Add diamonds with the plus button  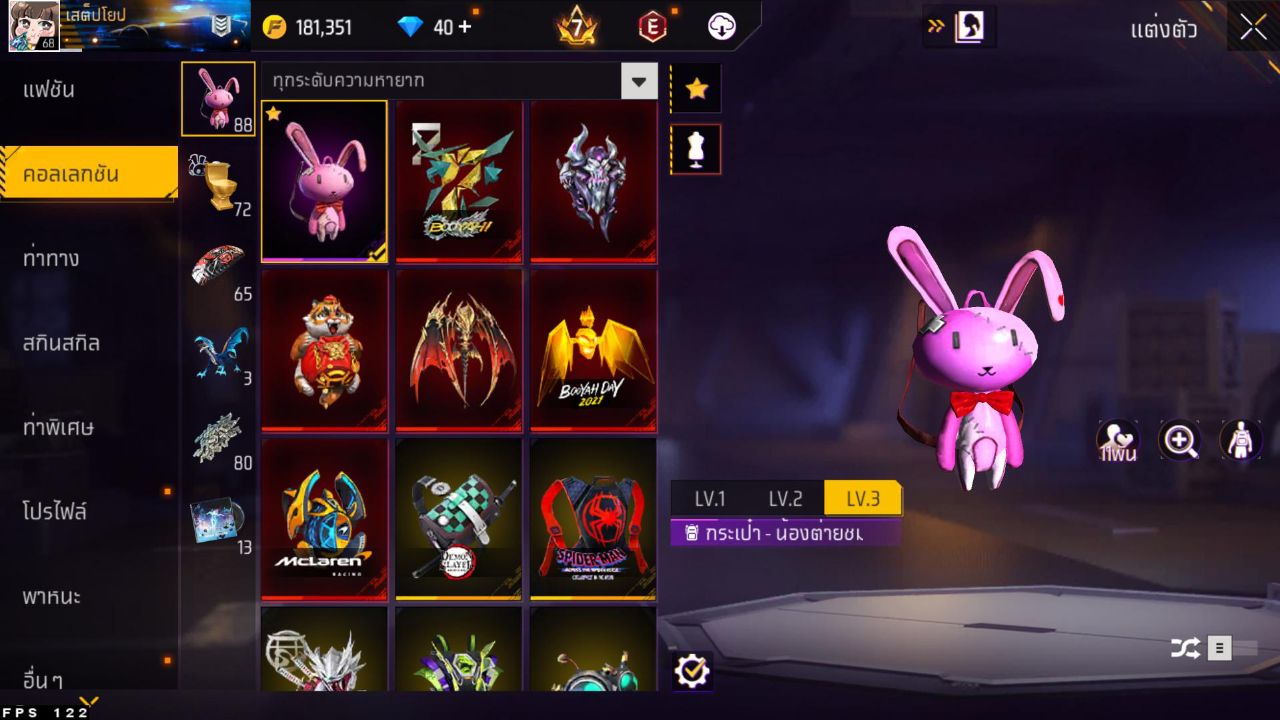point(464,27)
